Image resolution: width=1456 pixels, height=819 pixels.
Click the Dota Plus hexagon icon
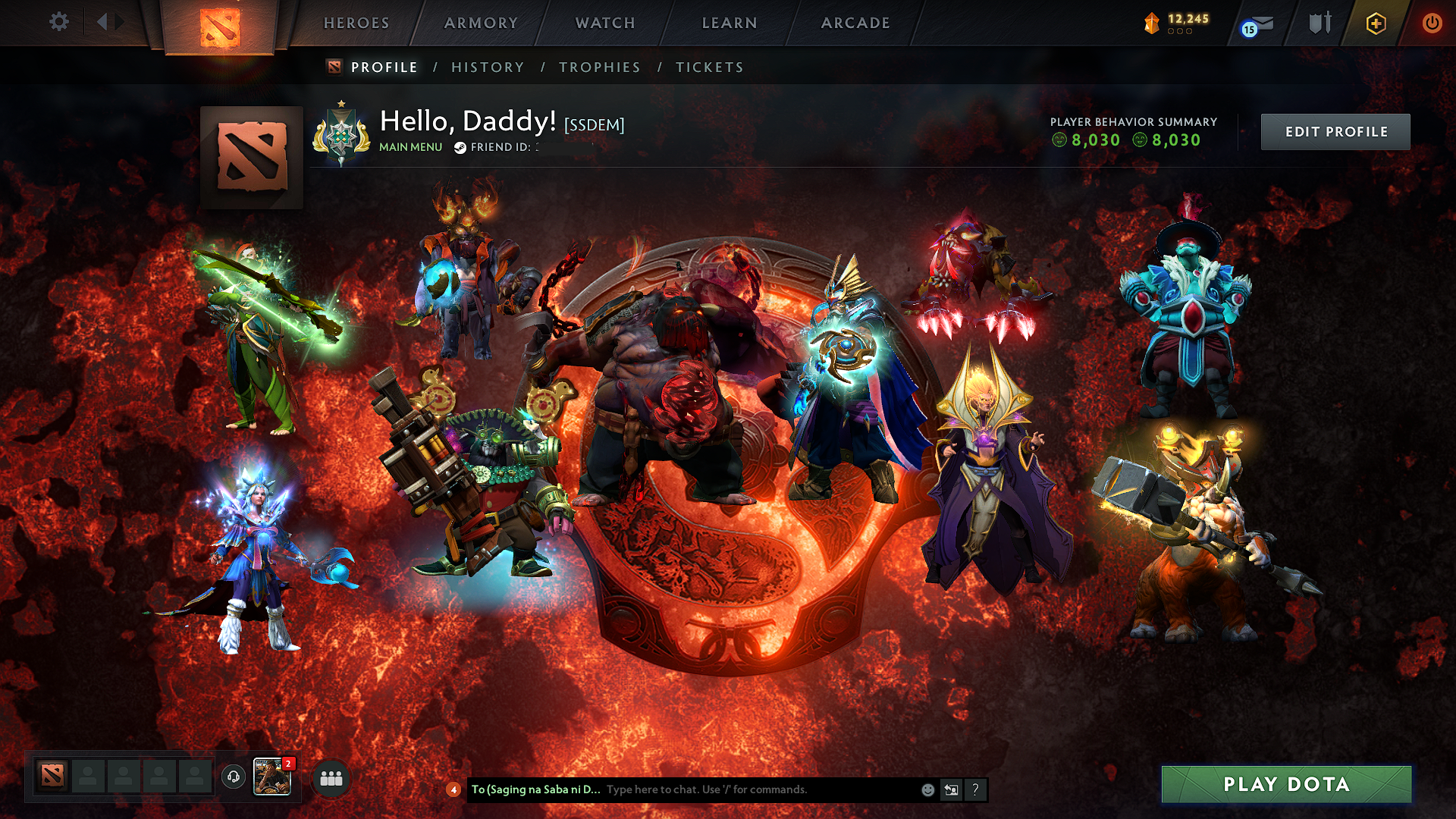1376,24
